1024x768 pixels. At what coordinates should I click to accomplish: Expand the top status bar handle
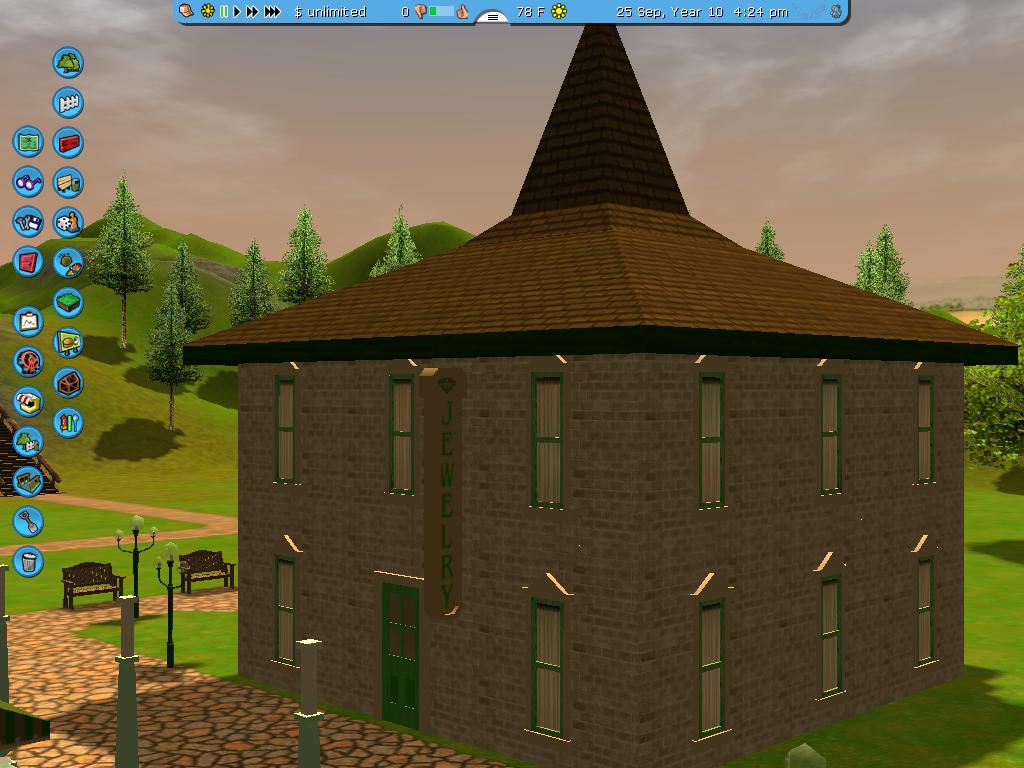click(x=492, y=16)
